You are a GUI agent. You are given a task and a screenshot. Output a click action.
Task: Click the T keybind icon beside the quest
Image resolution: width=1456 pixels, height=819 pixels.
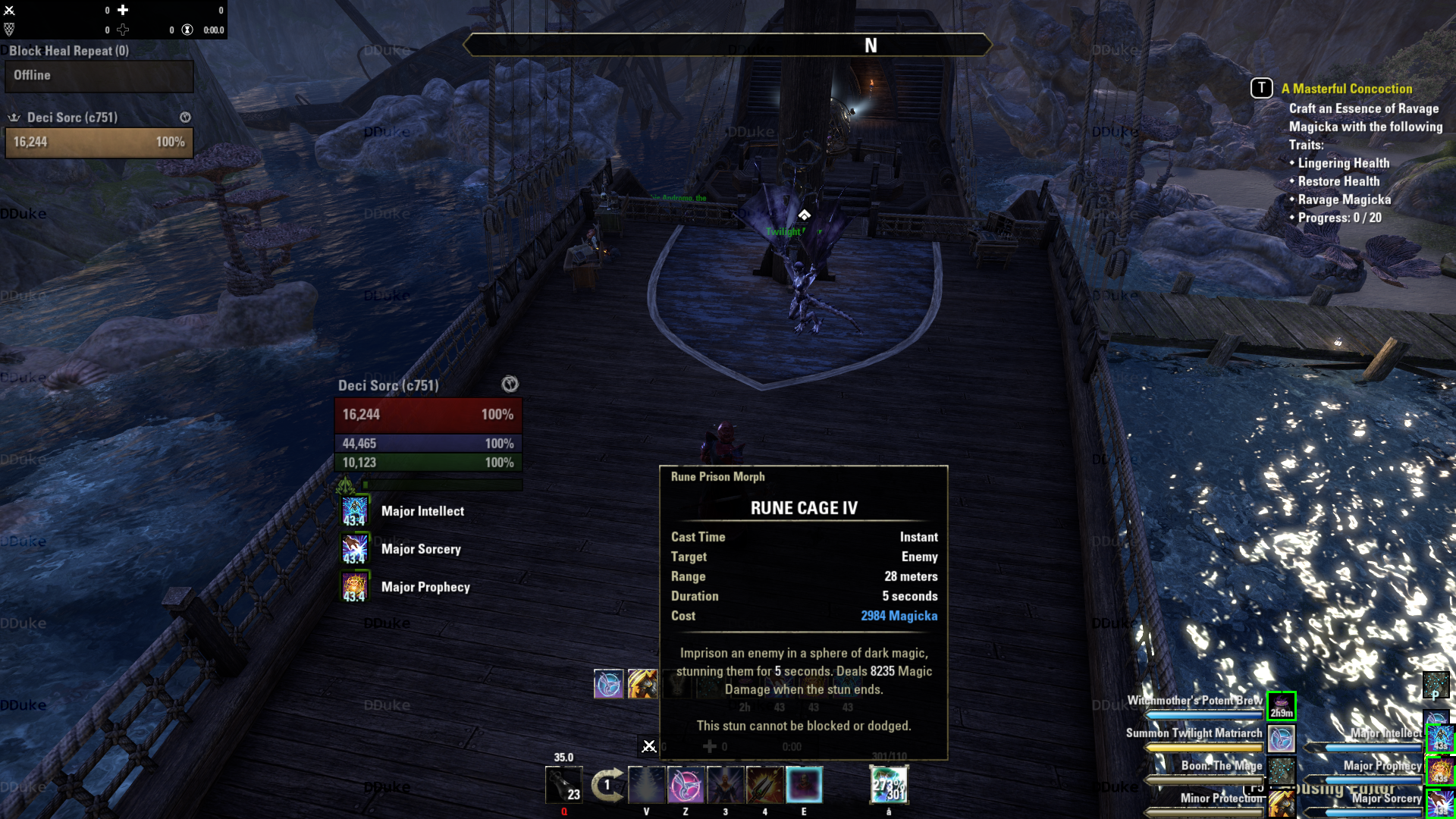[1261, 88]
